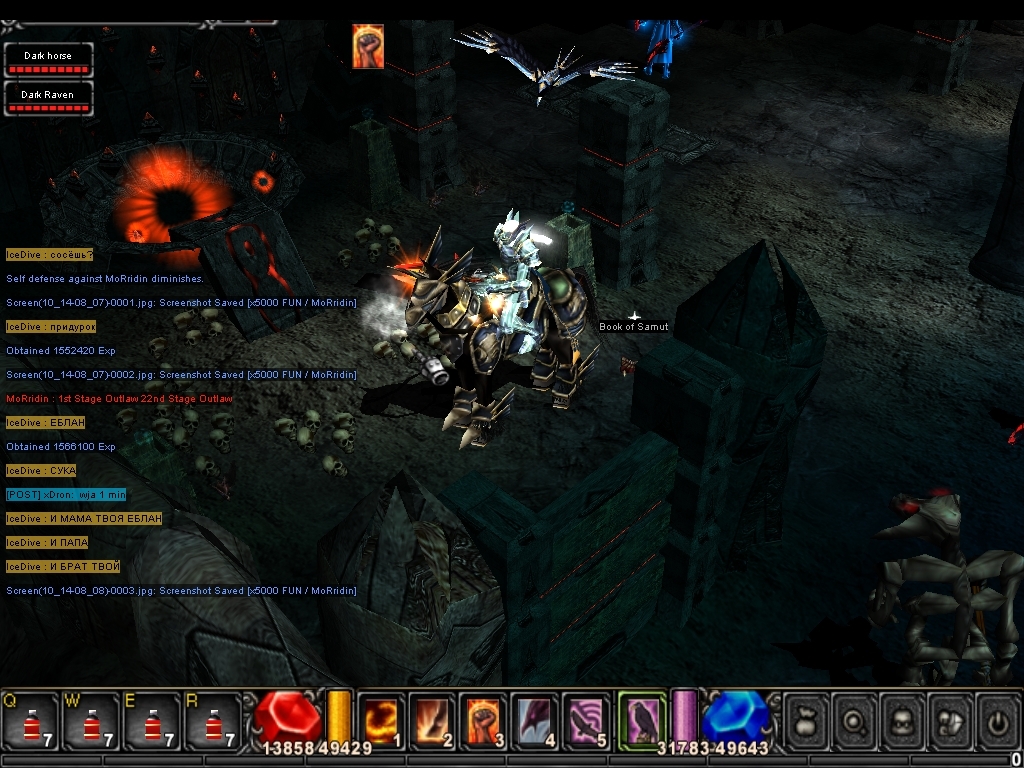
Task: Select the fiery slash skill in slot 2
Action: (433, 721)
